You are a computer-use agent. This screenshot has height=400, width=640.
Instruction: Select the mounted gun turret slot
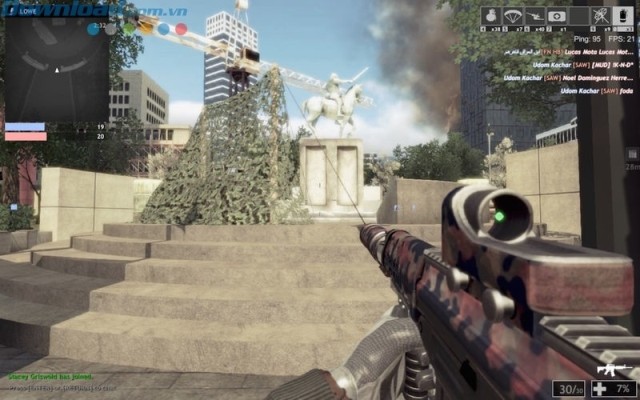535,16
